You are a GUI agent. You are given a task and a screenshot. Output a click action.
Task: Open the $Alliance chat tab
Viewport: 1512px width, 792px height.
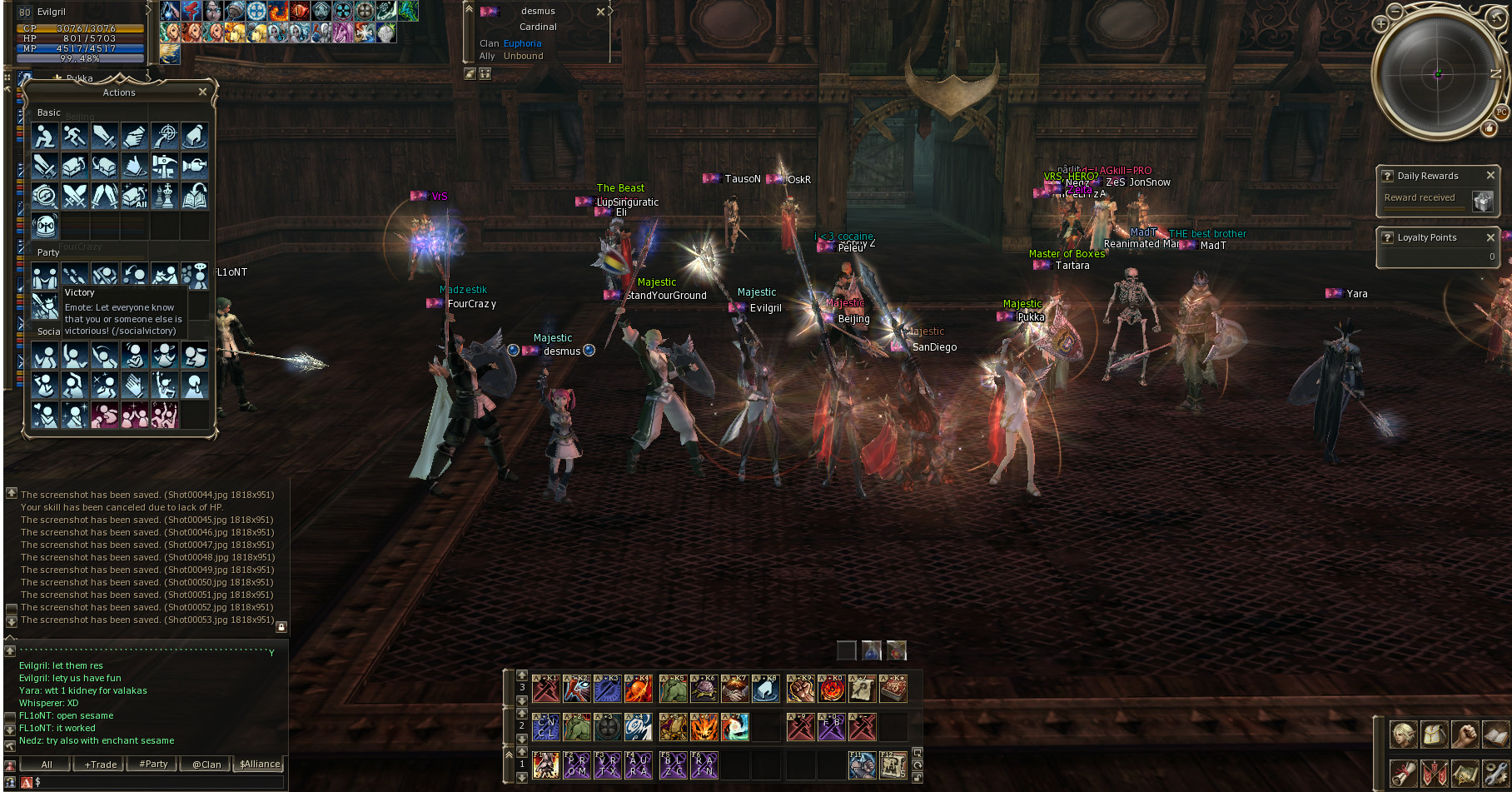tap(260, 764)
